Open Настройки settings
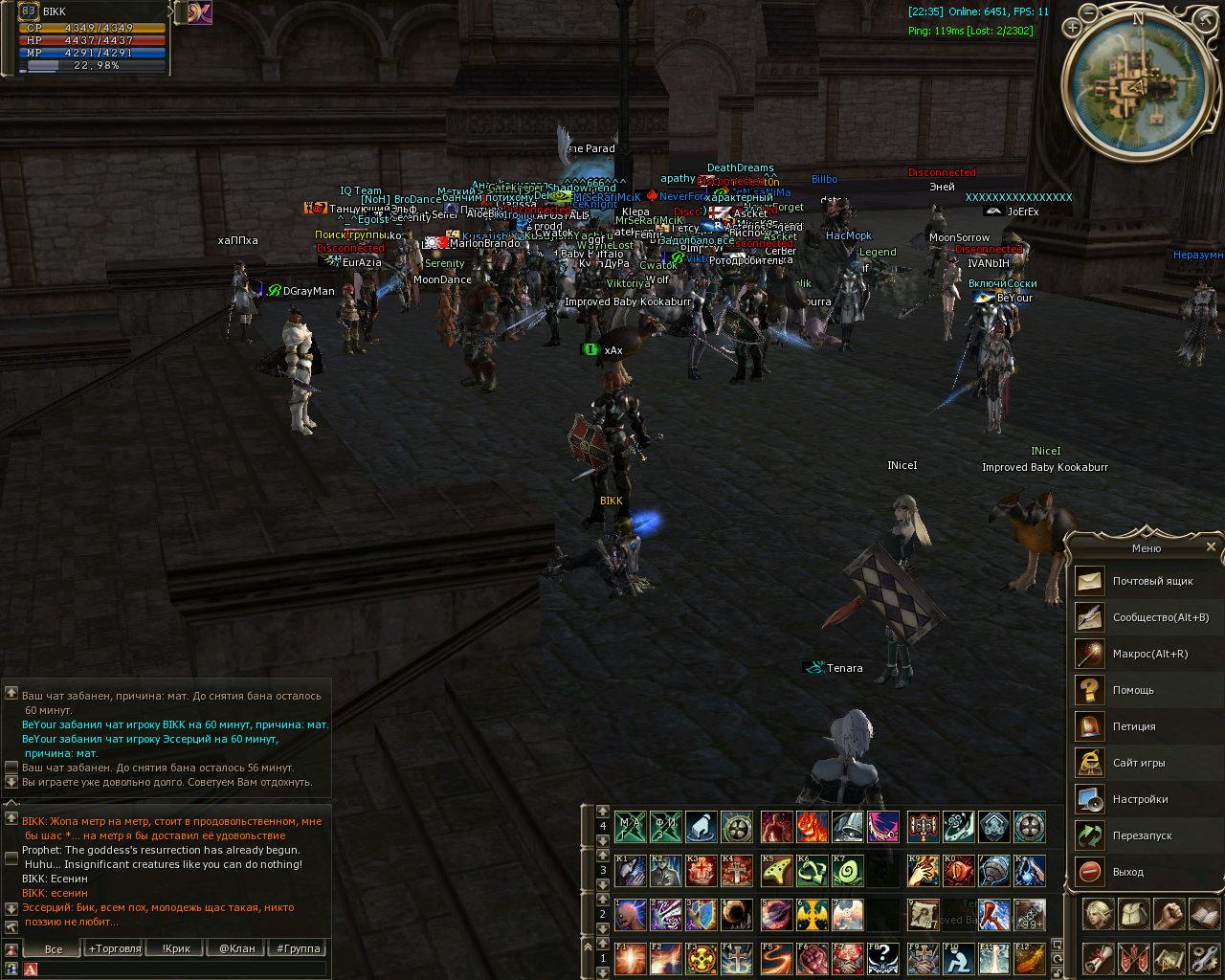The image size is (1225, 980). [x=1140, y=799]
